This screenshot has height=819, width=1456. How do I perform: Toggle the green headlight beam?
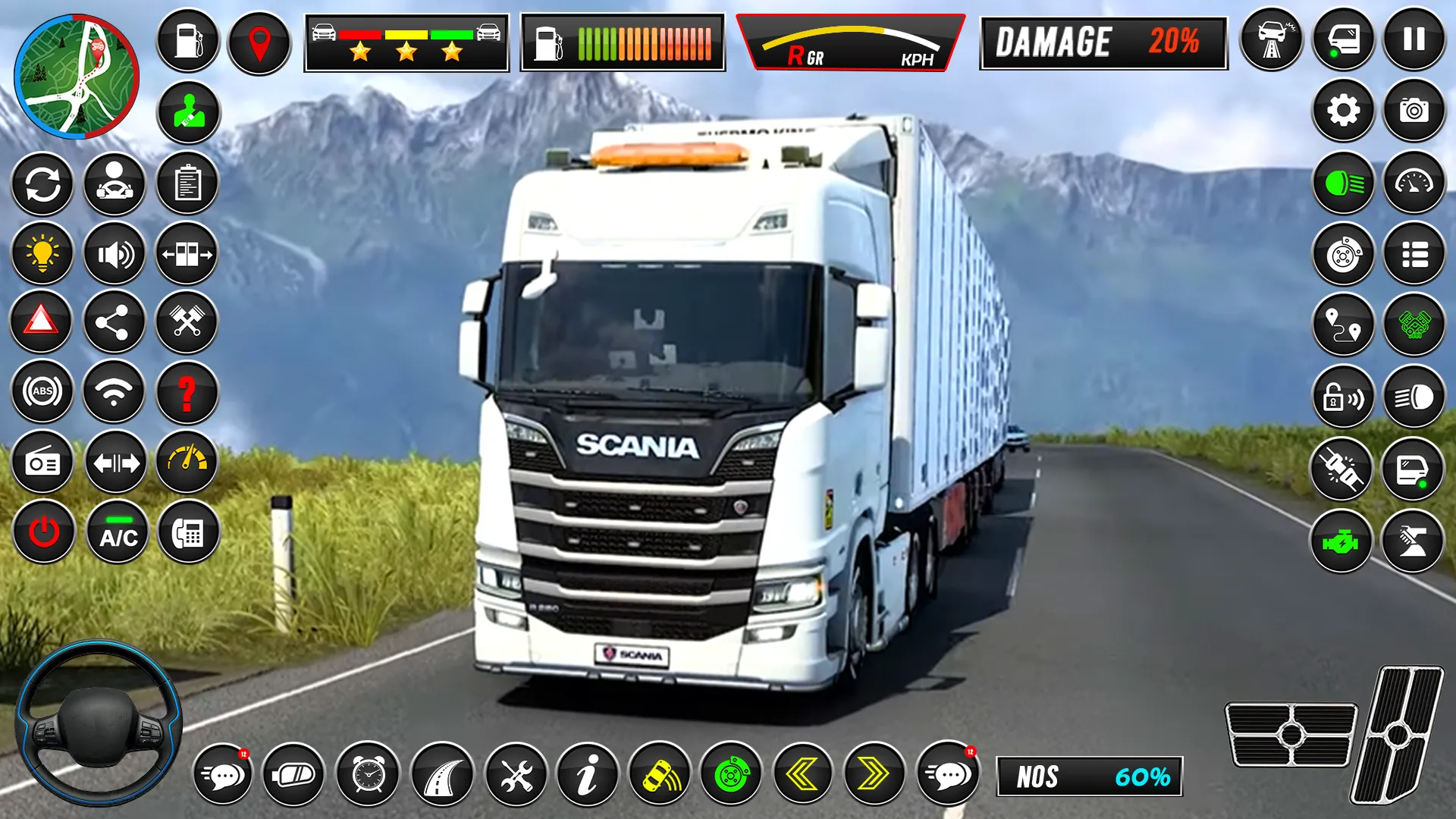[1343, 182]
